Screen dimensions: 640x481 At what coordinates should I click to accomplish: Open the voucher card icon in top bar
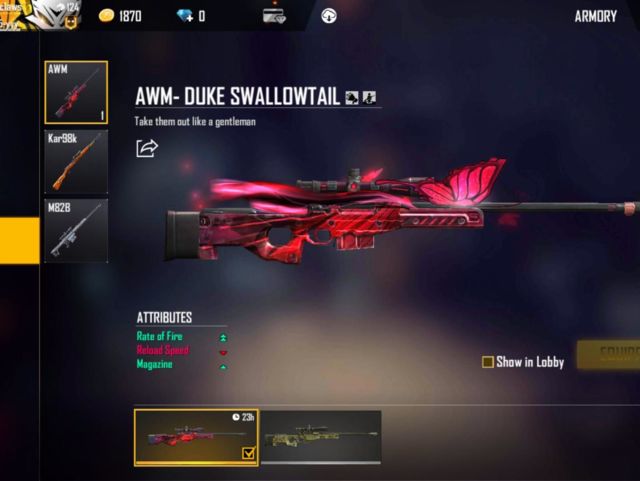click(274, 16)
